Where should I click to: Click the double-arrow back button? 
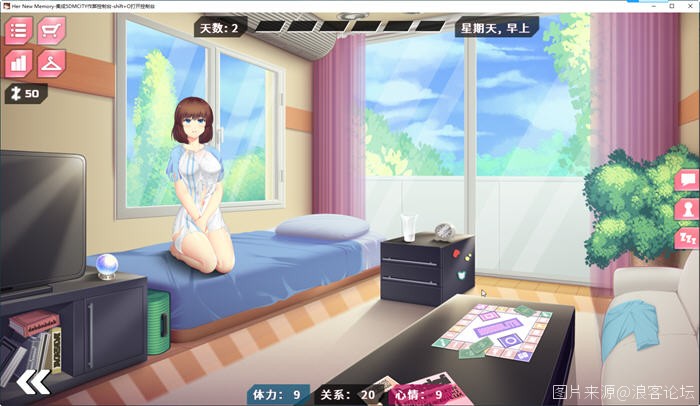click(33, 381)
